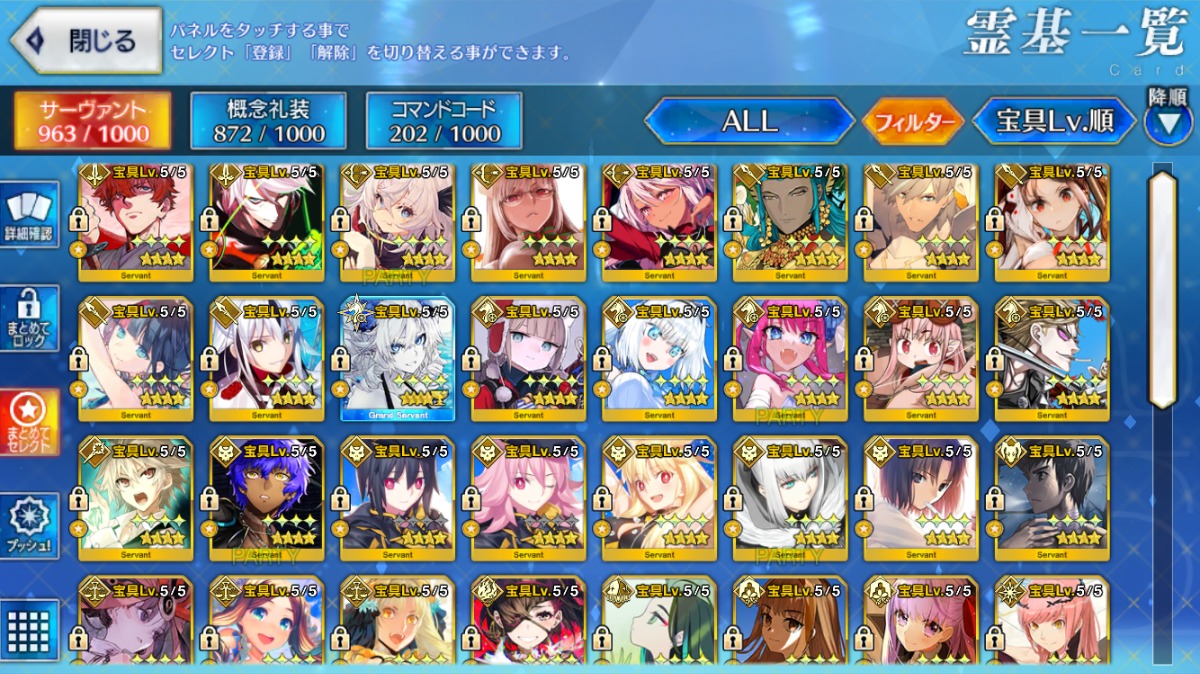This screenshot has width=1200, height=674.
Task: Select the dark-skinned purple-haired servant card
Action: click(267, 497)
